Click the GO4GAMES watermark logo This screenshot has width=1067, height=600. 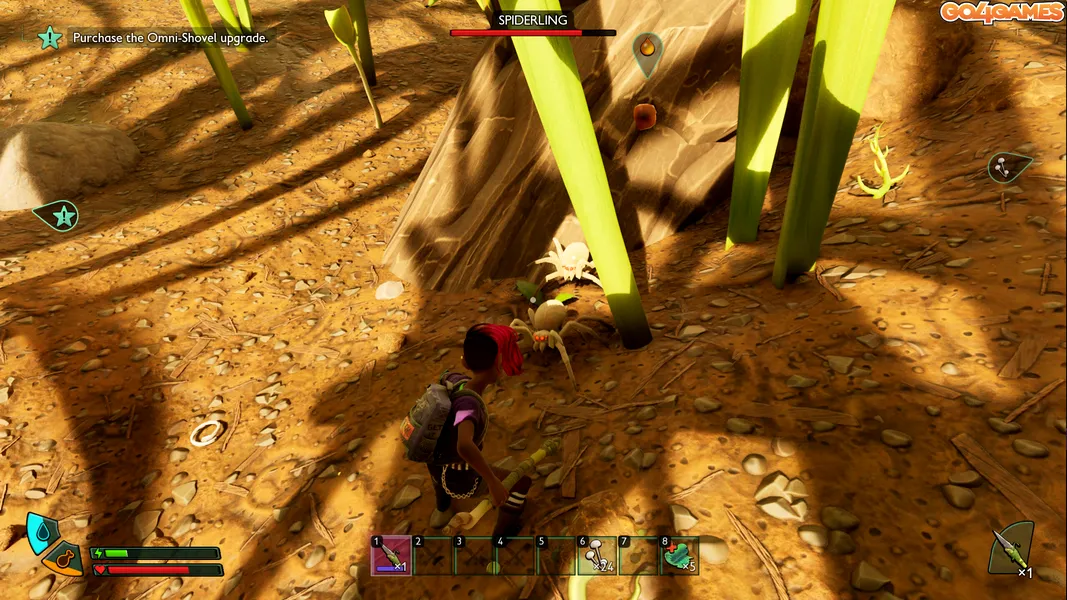(1001, 12)
